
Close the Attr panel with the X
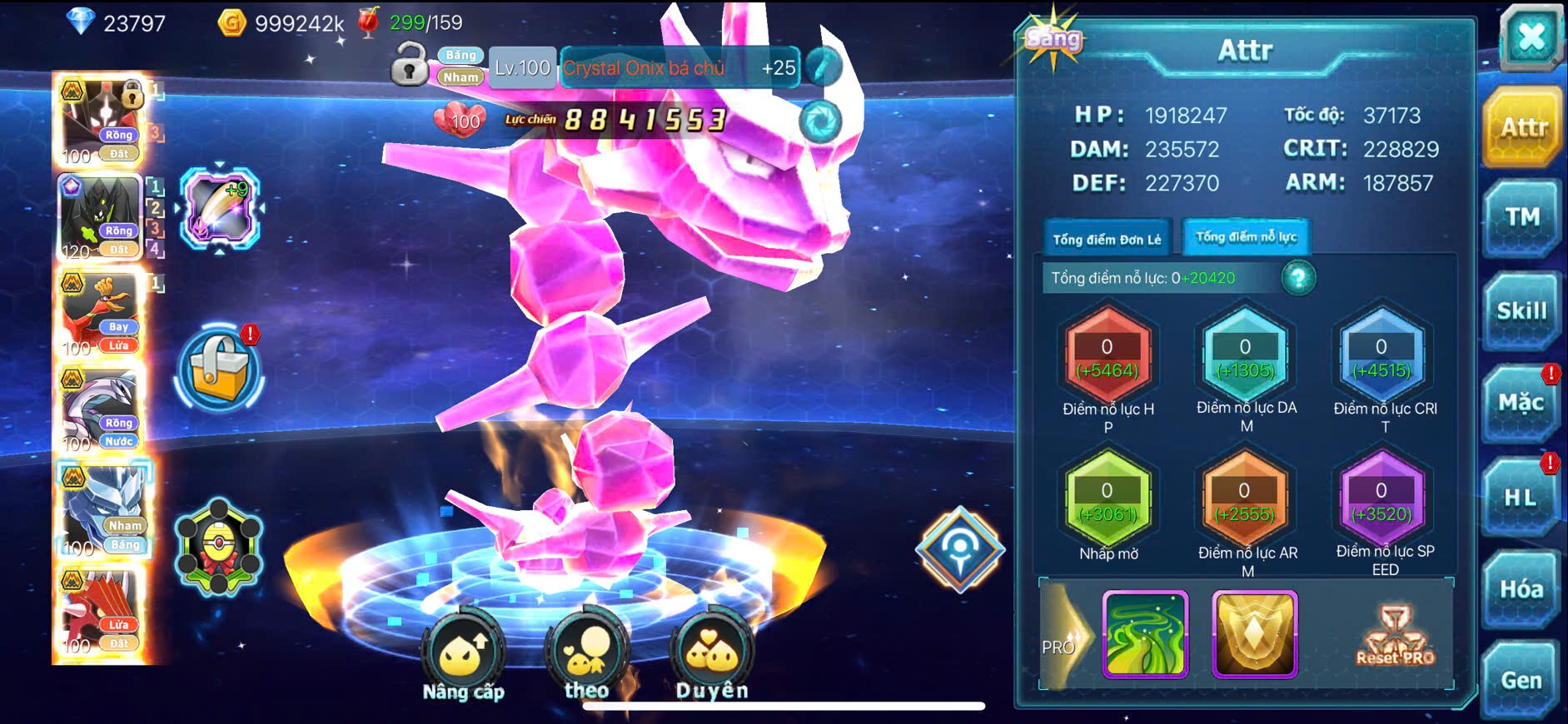pyautogui.click(x=1531, y=38)
